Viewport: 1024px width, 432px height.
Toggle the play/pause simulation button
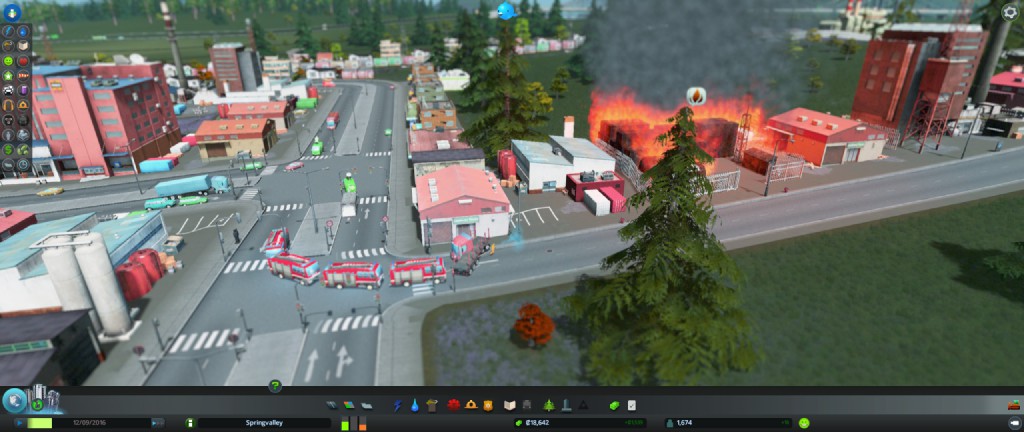19,423
